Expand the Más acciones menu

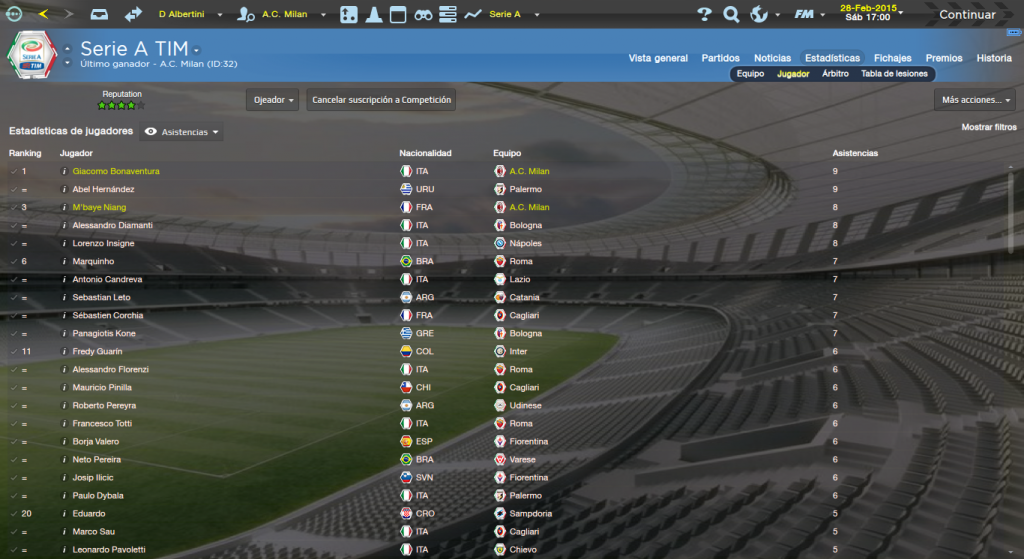[x=977, y=100]
